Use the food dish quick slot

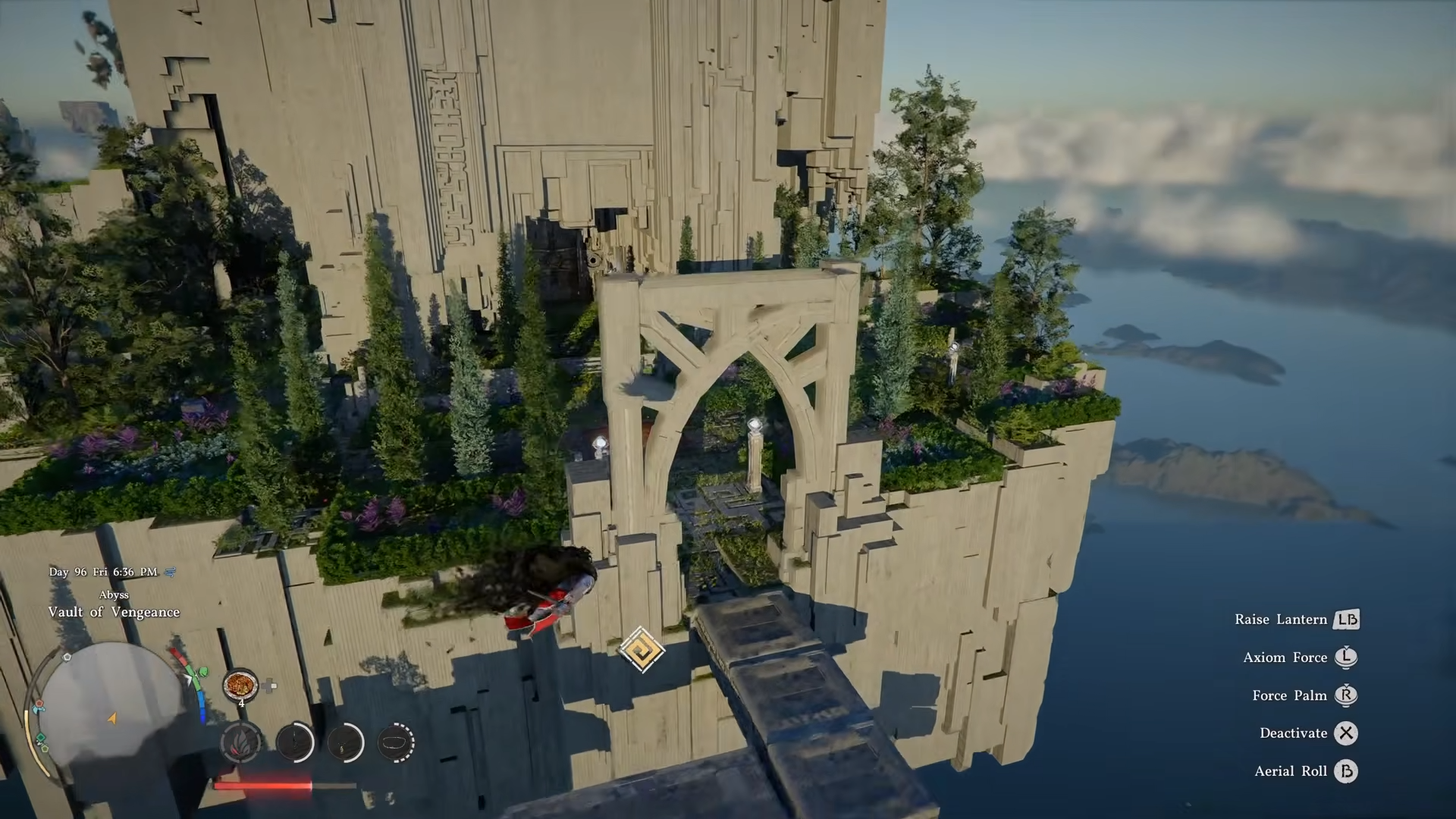pyautogui.click(x=240, y=685)
